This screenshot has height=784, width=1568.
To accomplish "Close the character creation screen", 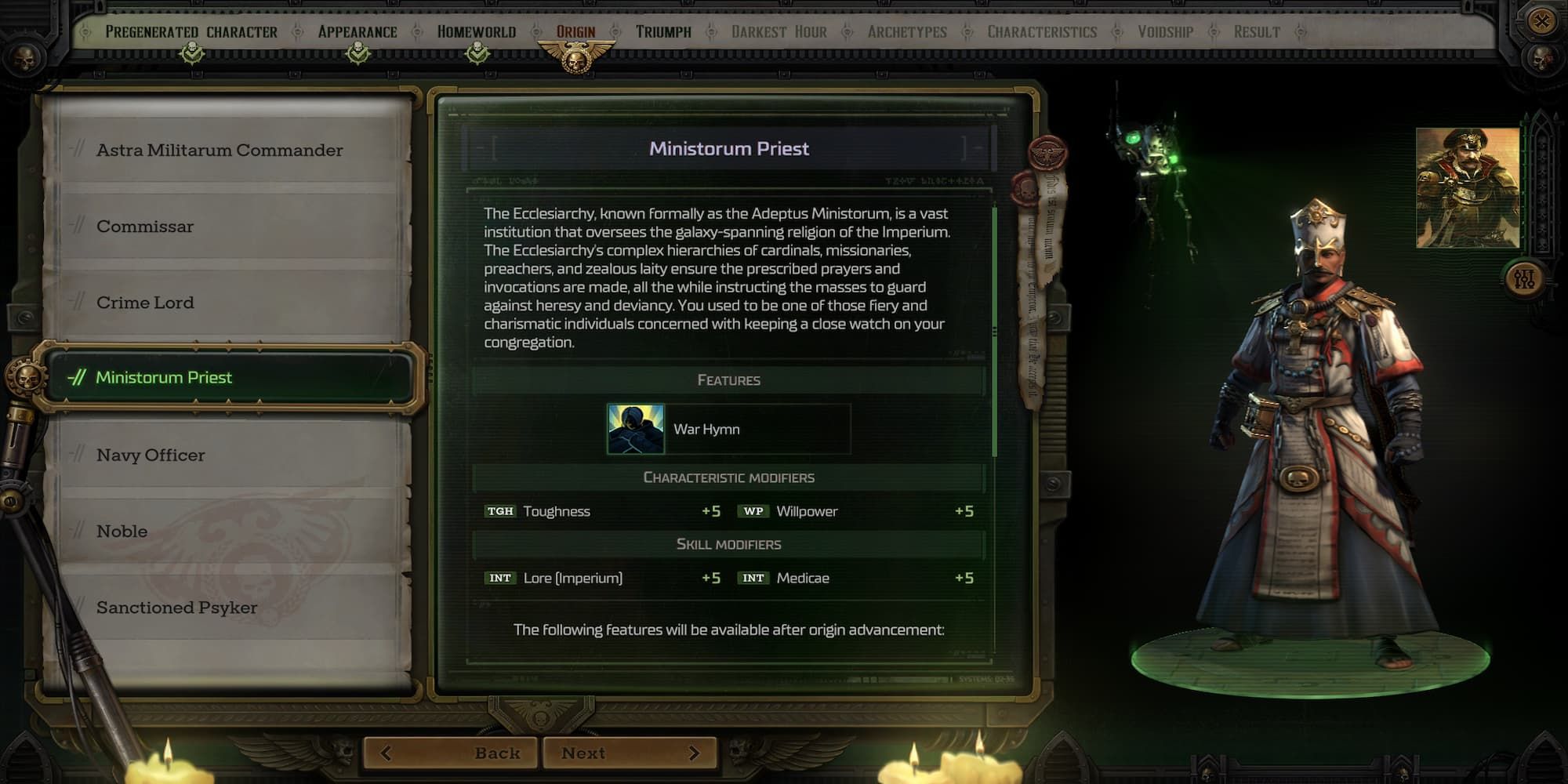I will (x=1541, y=21).
